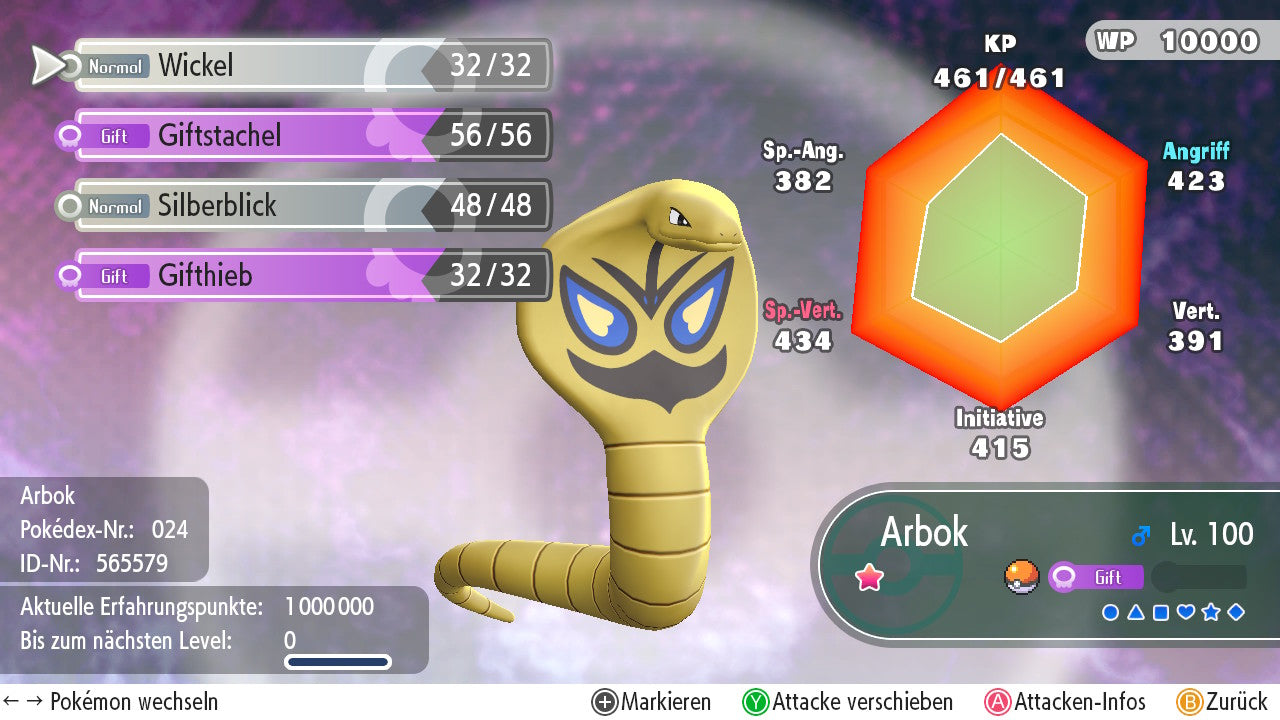The height and width of the screenshot is (720, 1280).
Task: Activate Attacke verschieben in the bottom bar
Action: (848, 702)
